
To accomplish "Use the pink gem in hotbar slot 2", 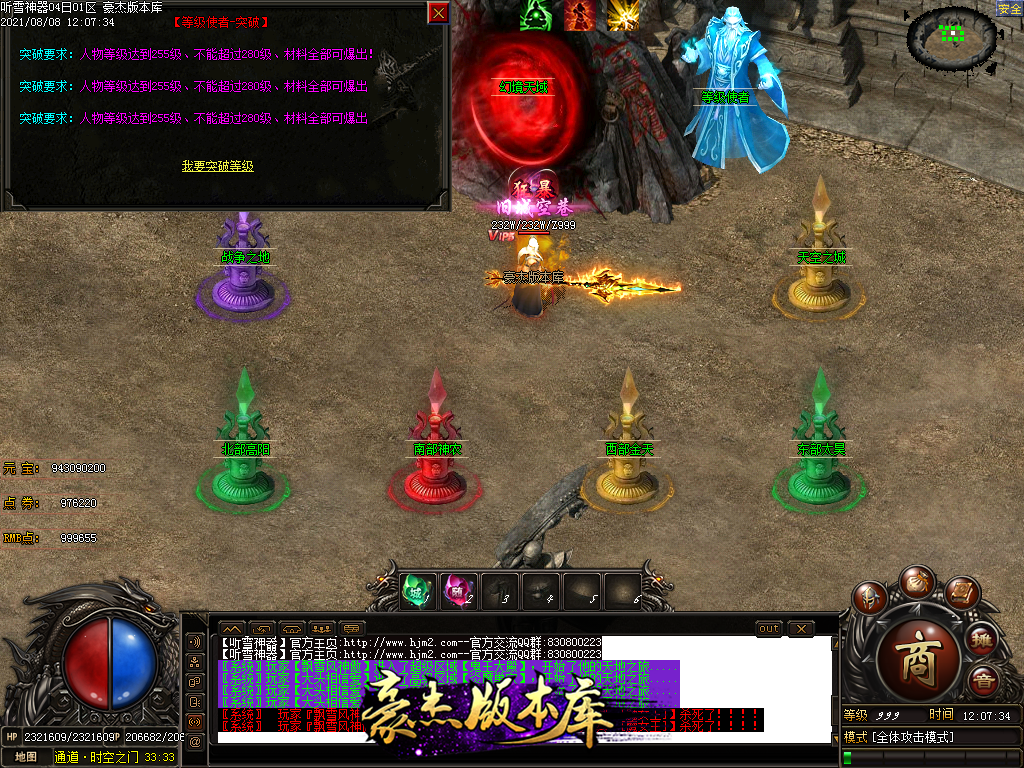I will pyautogui.click(x=458, y=591).
